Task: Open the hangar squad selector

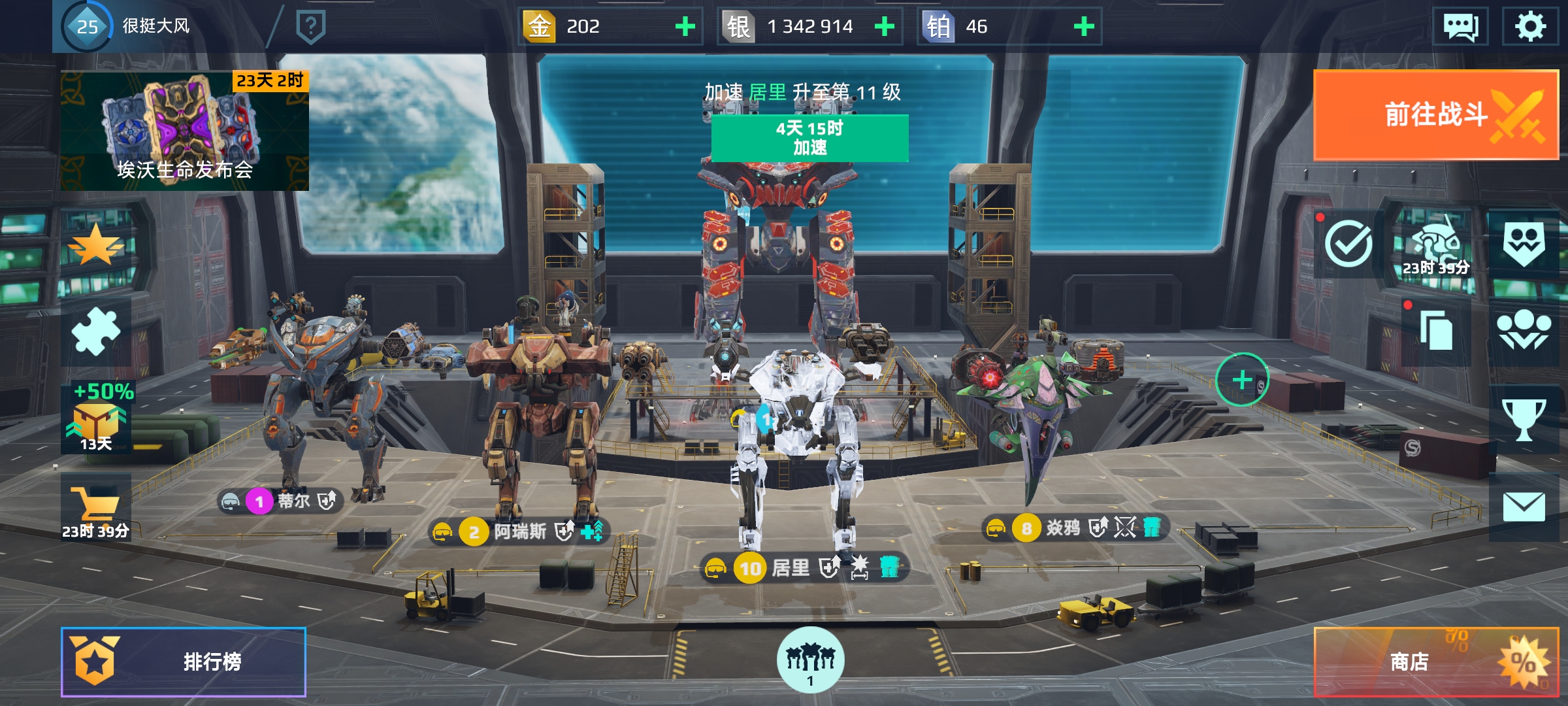Action: click(810, 660)
